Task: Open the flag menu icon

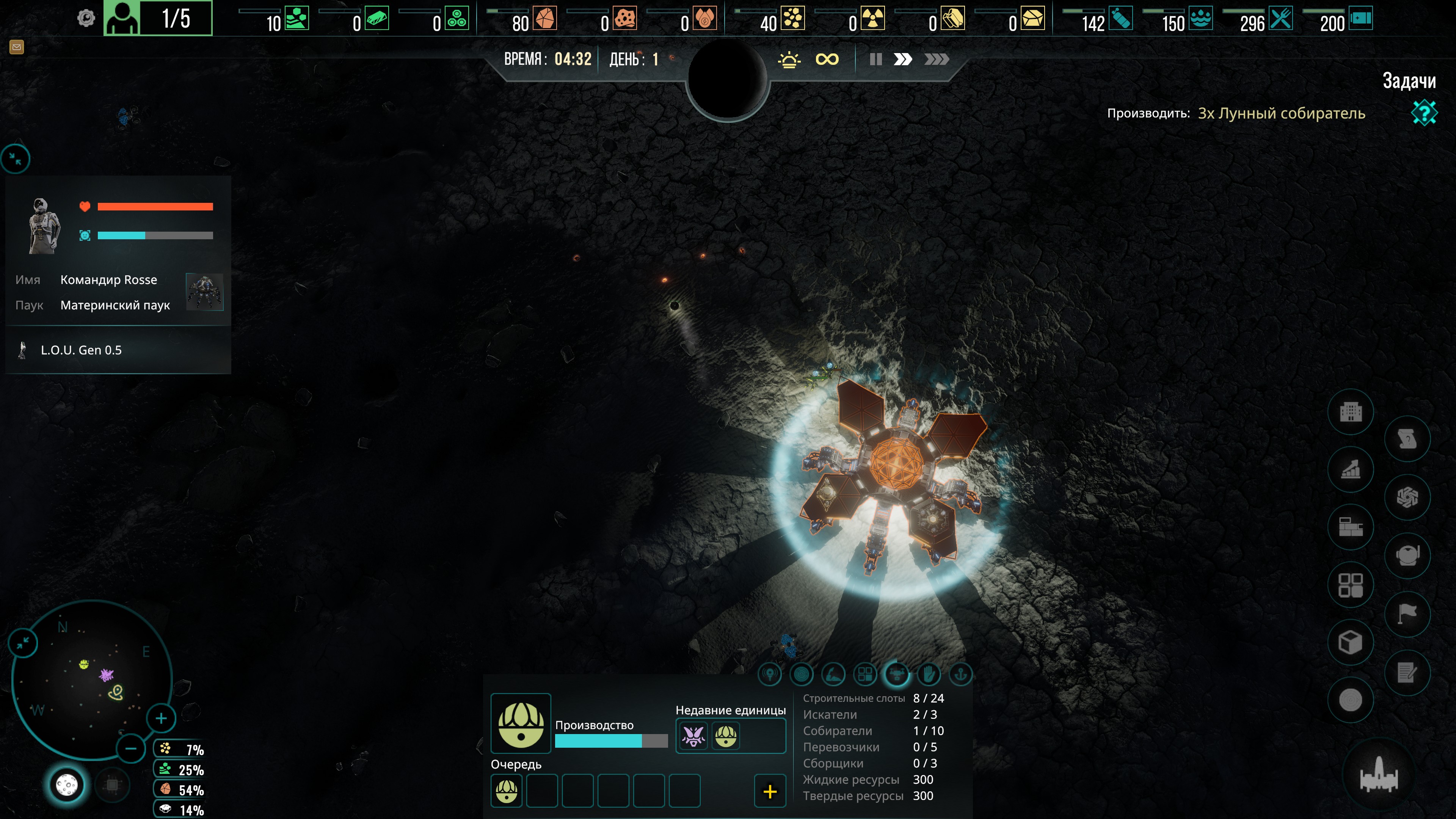Action: (x=1407, y=613)
